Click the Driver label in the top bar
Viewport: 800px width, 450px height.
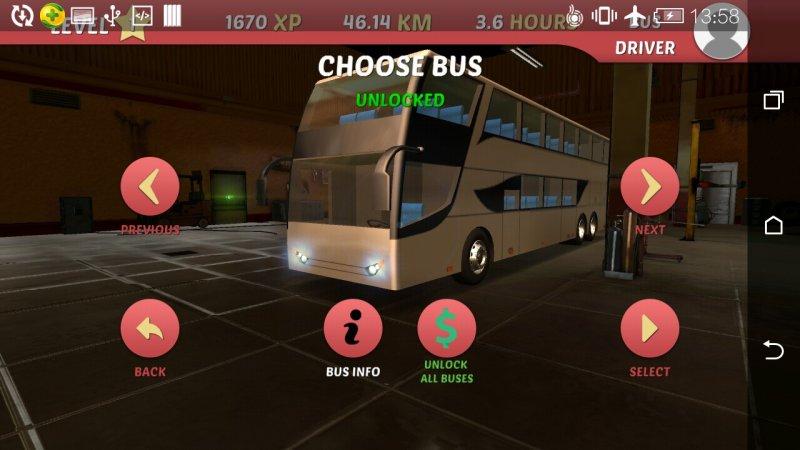[644, 47]
